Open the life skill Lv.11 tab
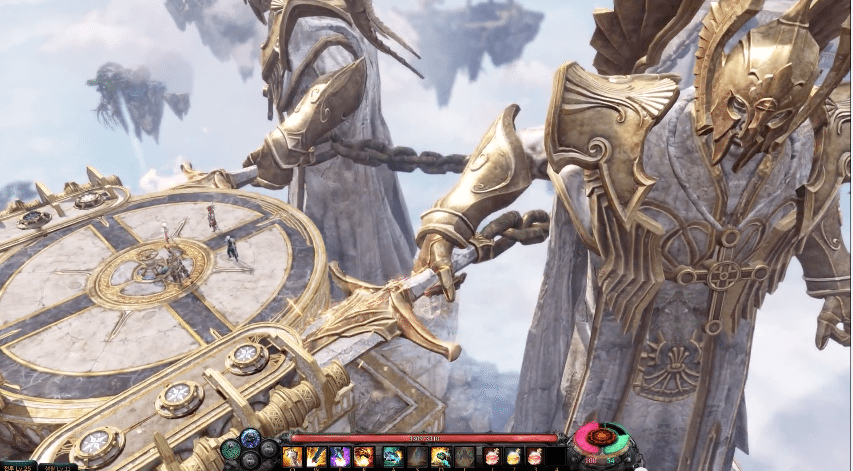853x471 pixels. (58, 467)
